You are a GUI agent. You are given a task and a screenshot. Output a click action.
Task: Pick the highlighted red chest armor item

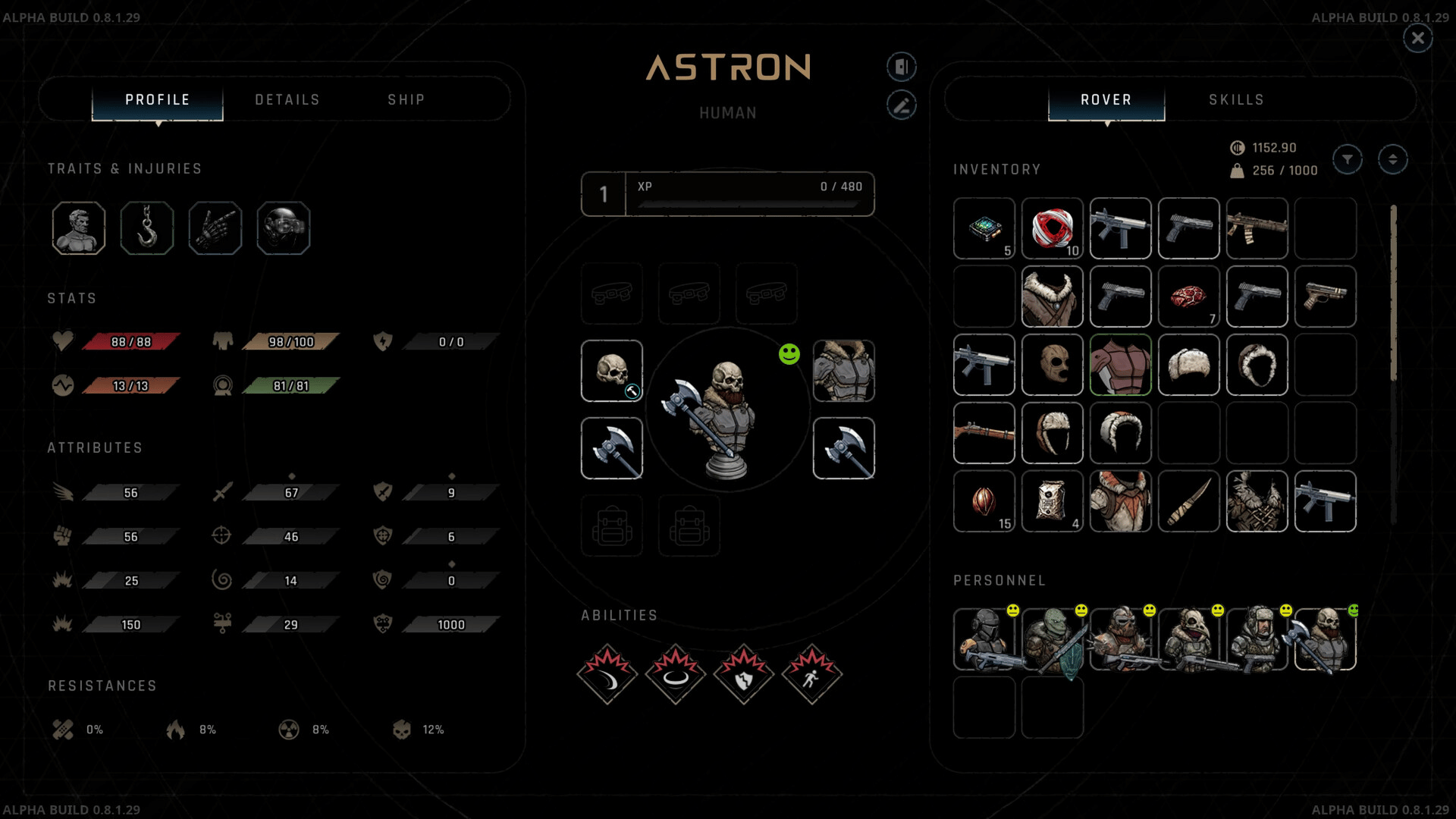coord(1120,365)
